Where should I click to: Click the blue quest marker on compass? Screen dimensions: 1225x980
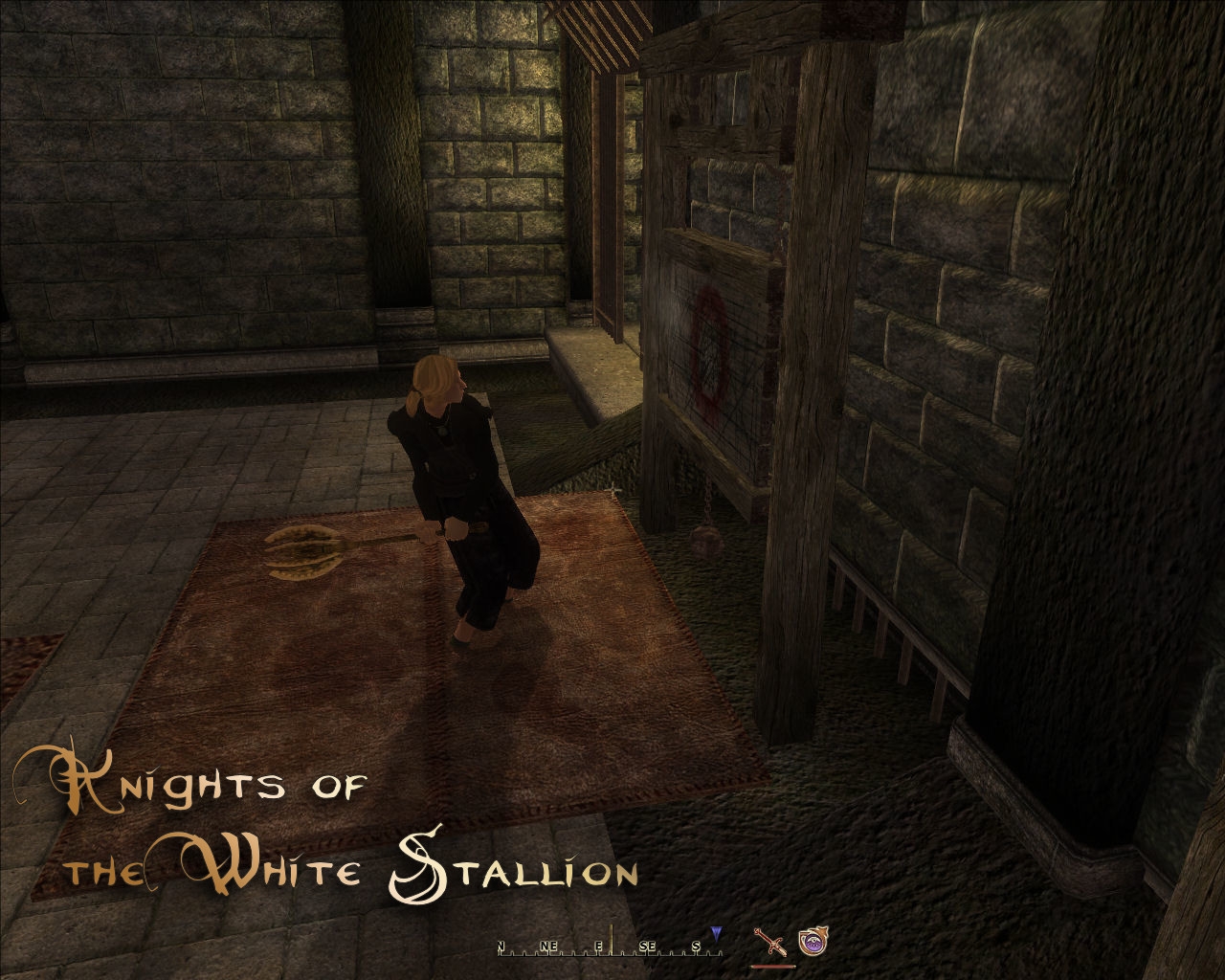pos(716,932)
